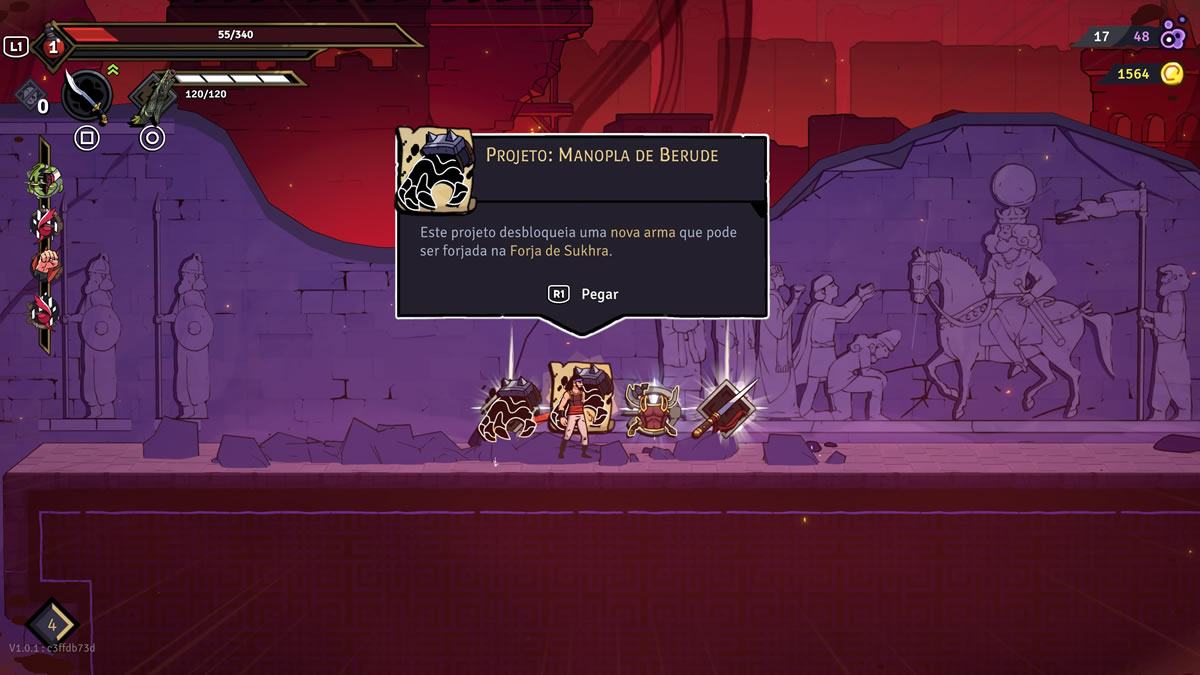
Task: Use the health potion flask icon
Action: coord(52,47)
